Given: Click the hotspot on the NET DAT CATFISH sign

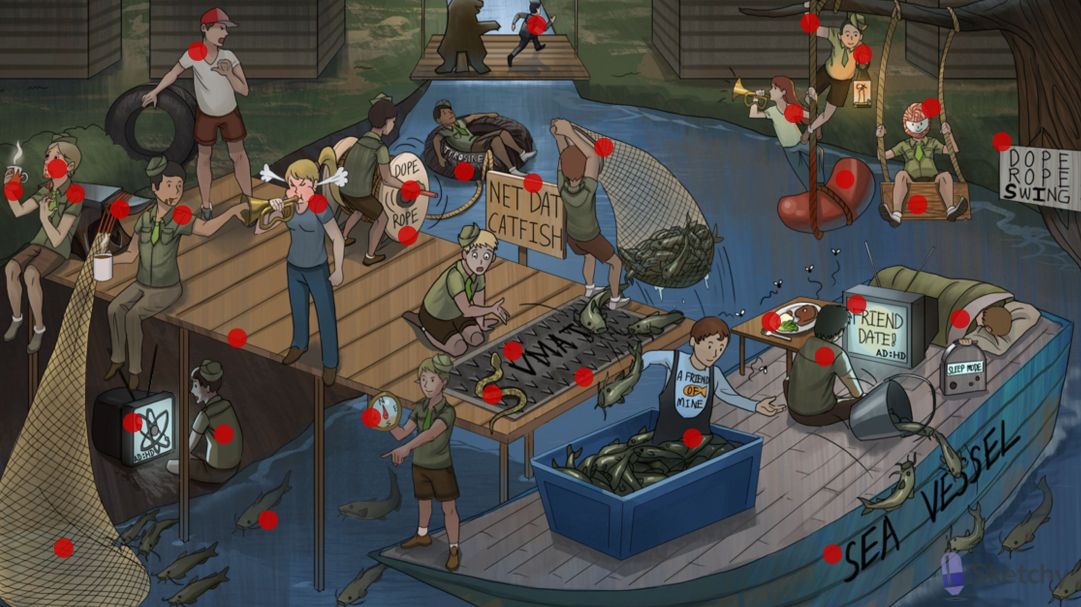Looking at the screenshot, I should [x=532, y=183].
